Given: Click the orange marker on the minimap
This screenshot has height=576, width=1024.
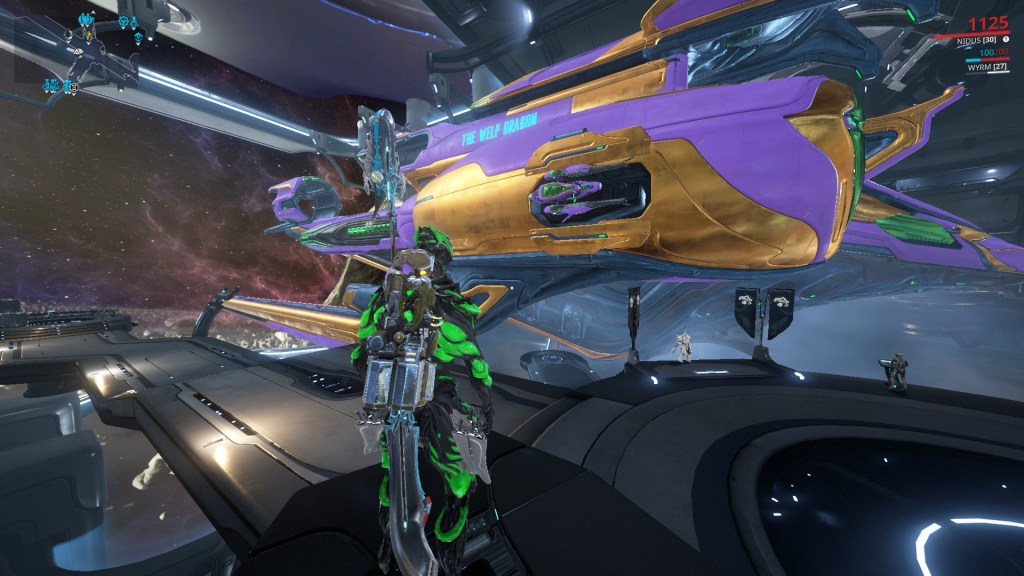Looking at the screenshot, I should coord(89,35).
